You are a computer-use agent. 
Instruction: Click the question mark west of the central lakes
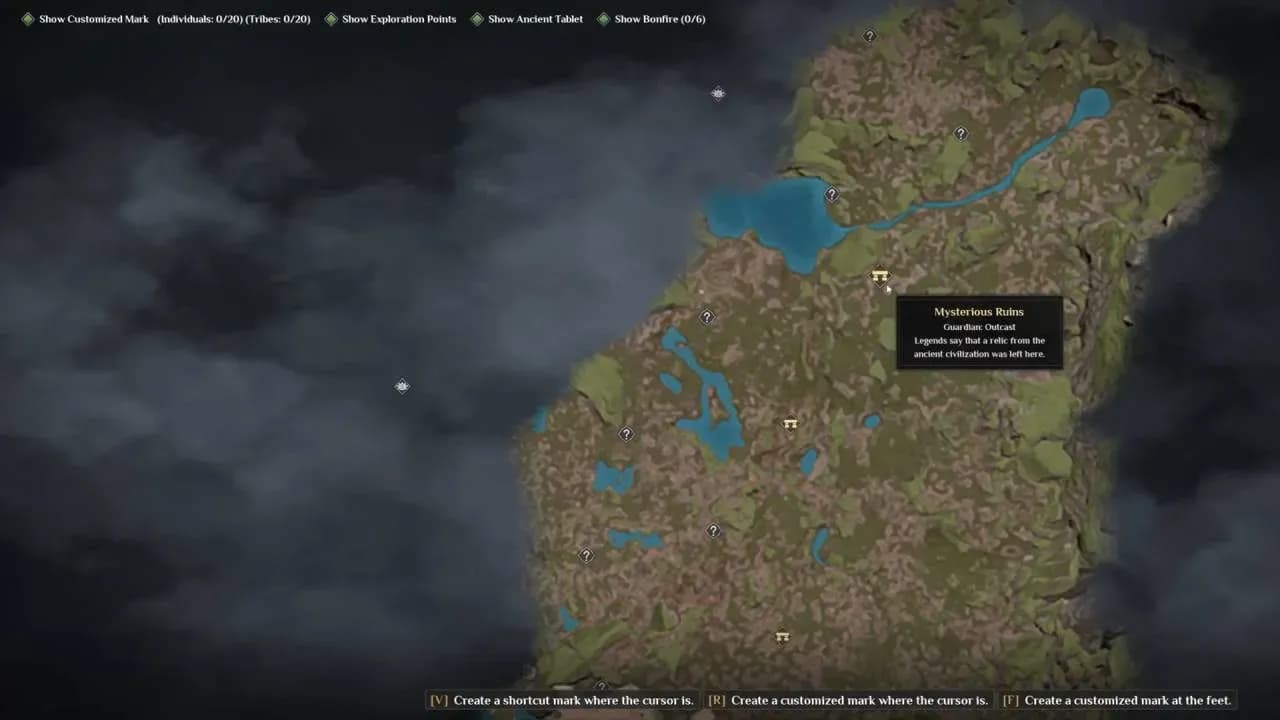626,434
